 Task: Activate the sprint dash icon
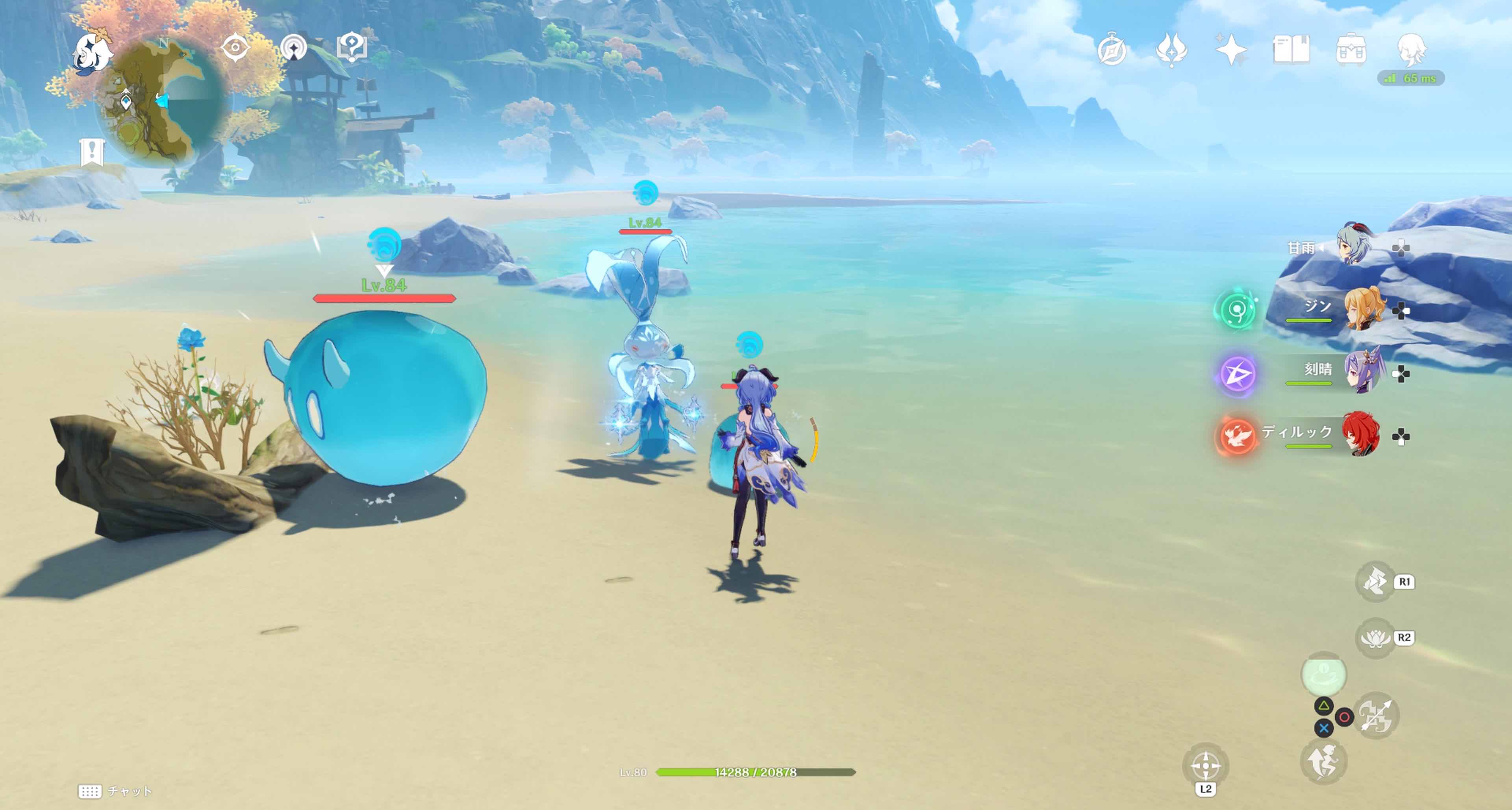[1323, 762]
